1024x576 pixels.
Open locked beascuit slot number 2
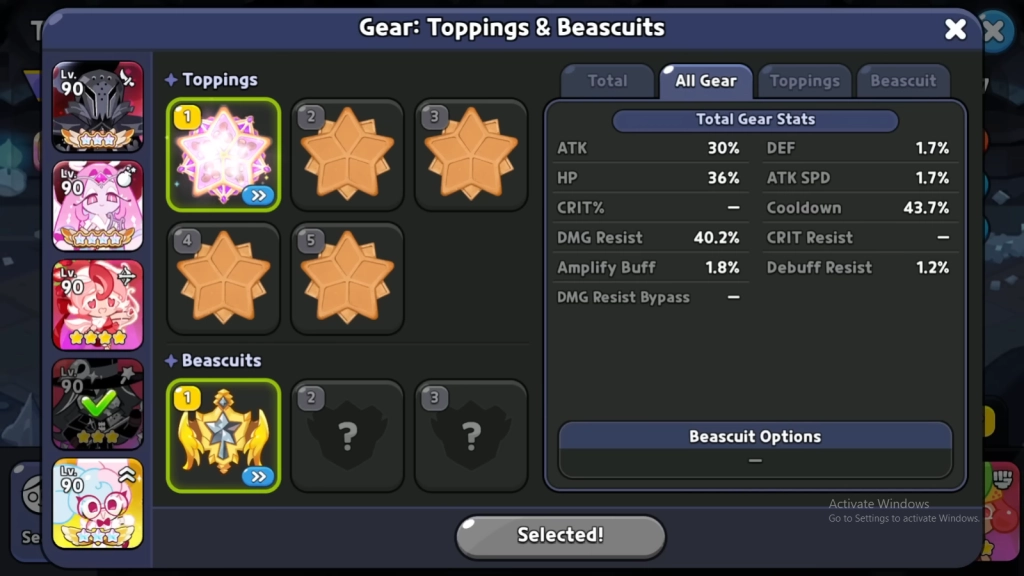[347, 435]
